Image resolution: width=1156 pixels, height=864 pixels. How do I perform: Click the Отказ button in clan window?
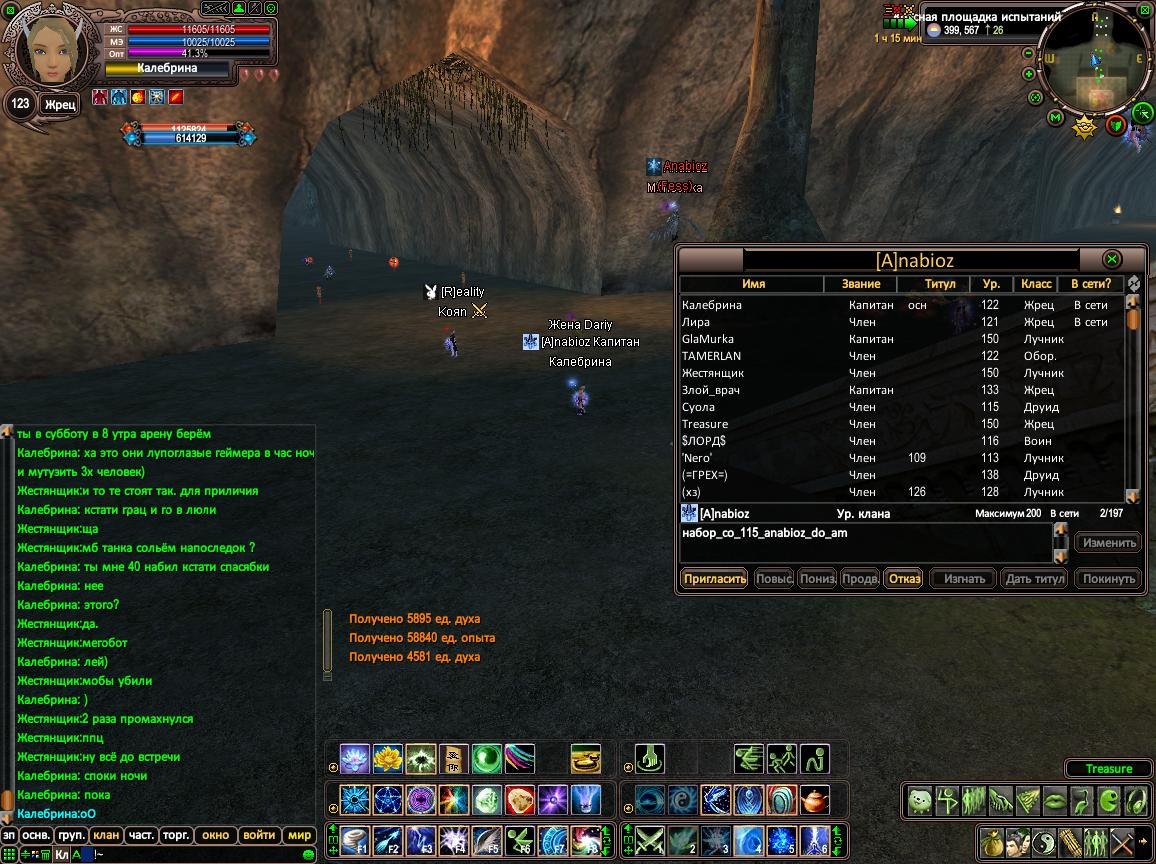click(903, 578)
